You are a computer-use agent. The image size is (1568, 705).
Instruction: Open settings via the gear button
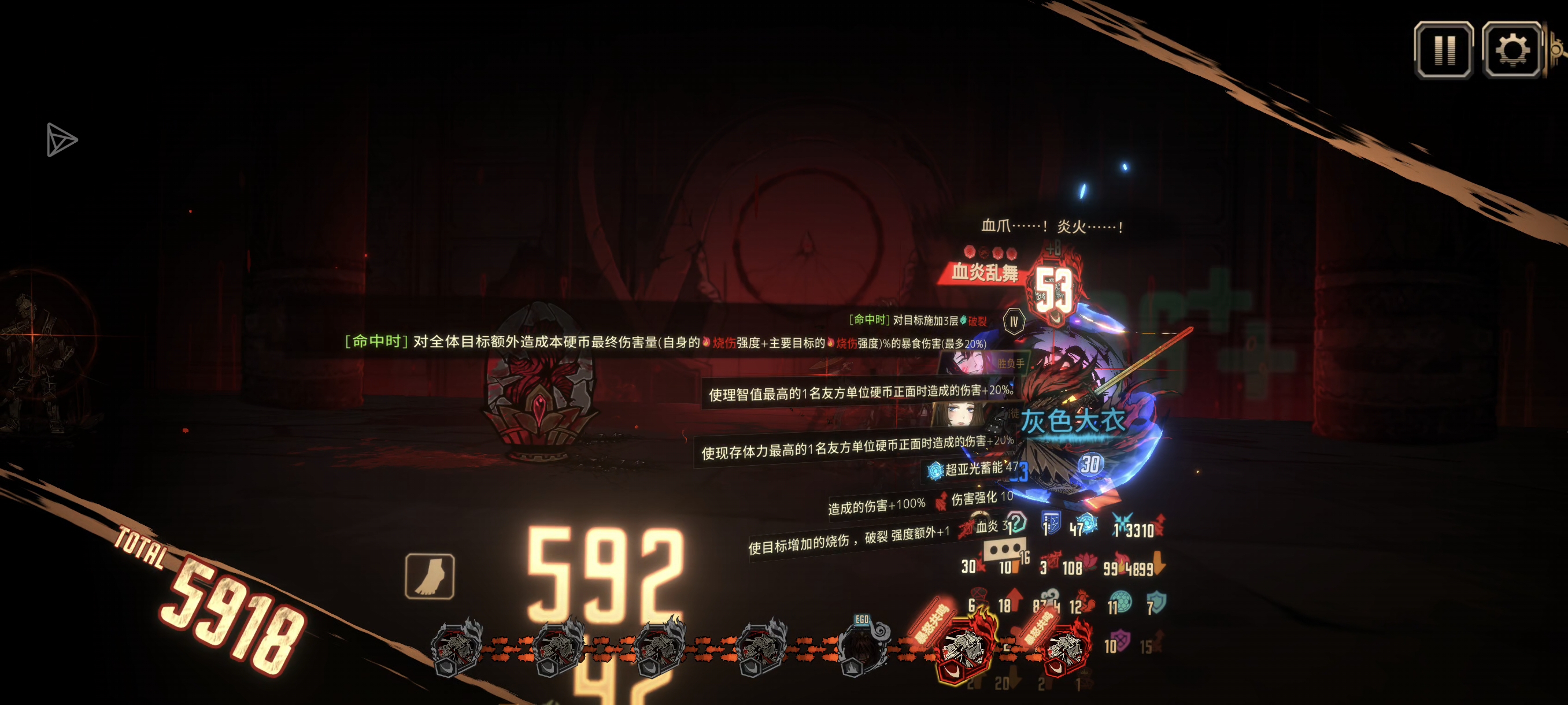(x=1511, y=50)
